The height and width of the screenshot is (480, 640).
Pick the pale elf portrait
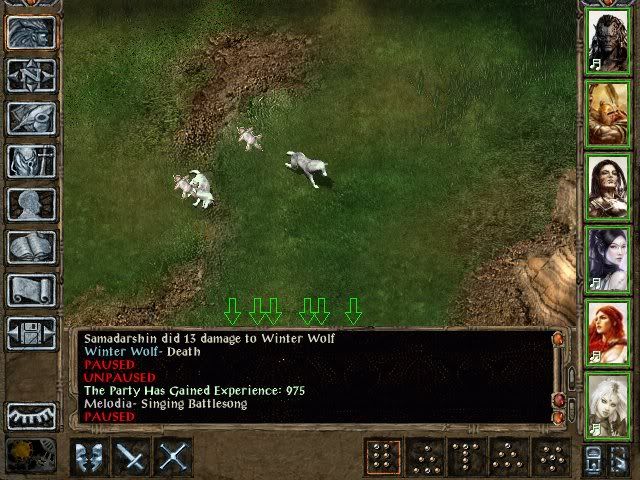pyautogui.click(x=609, y=258)
